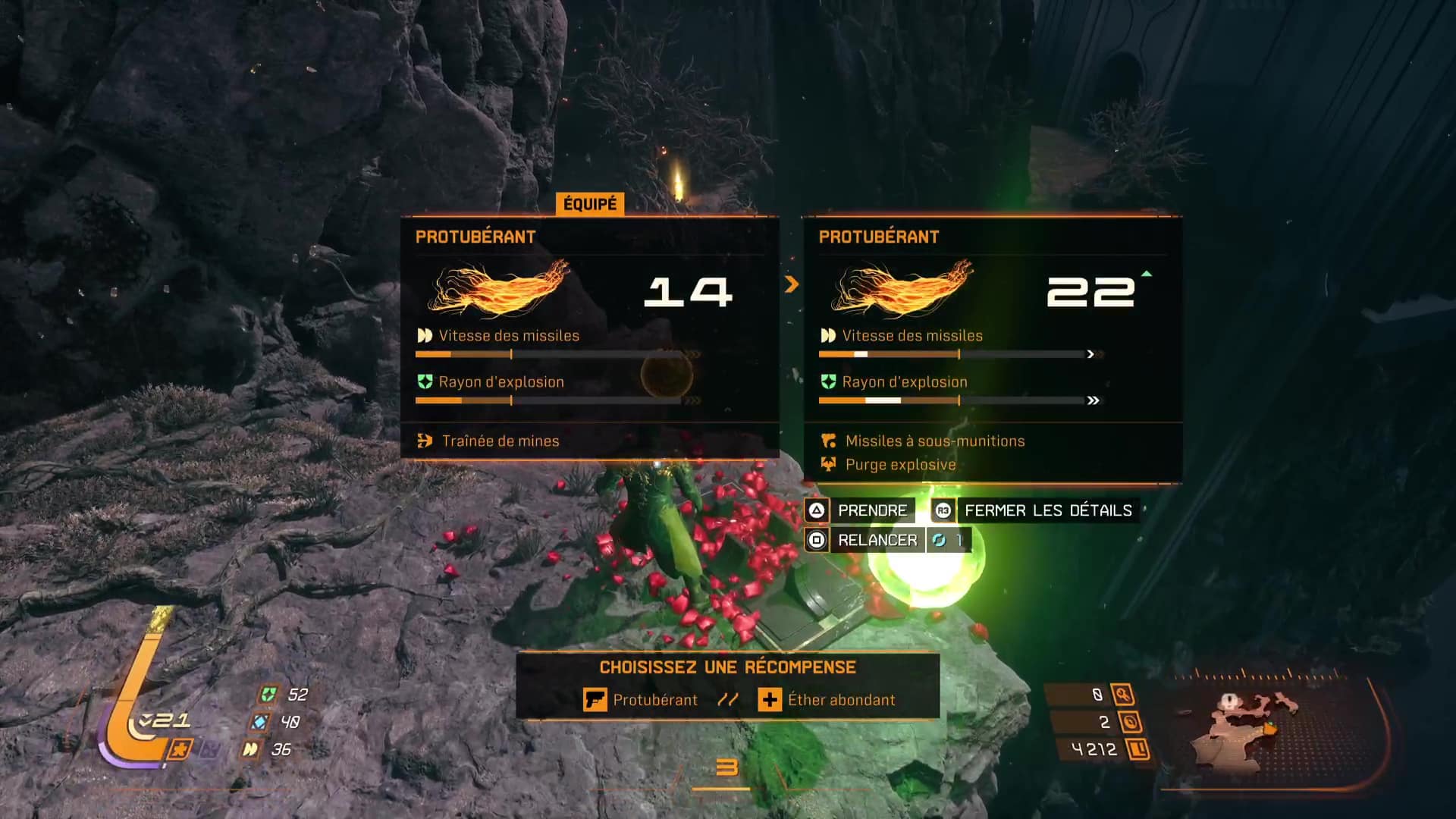This screenshot has width=1456, height=819.
Task: Click the exclamation marker on the minimap
Action: (x=1229, y=699)
